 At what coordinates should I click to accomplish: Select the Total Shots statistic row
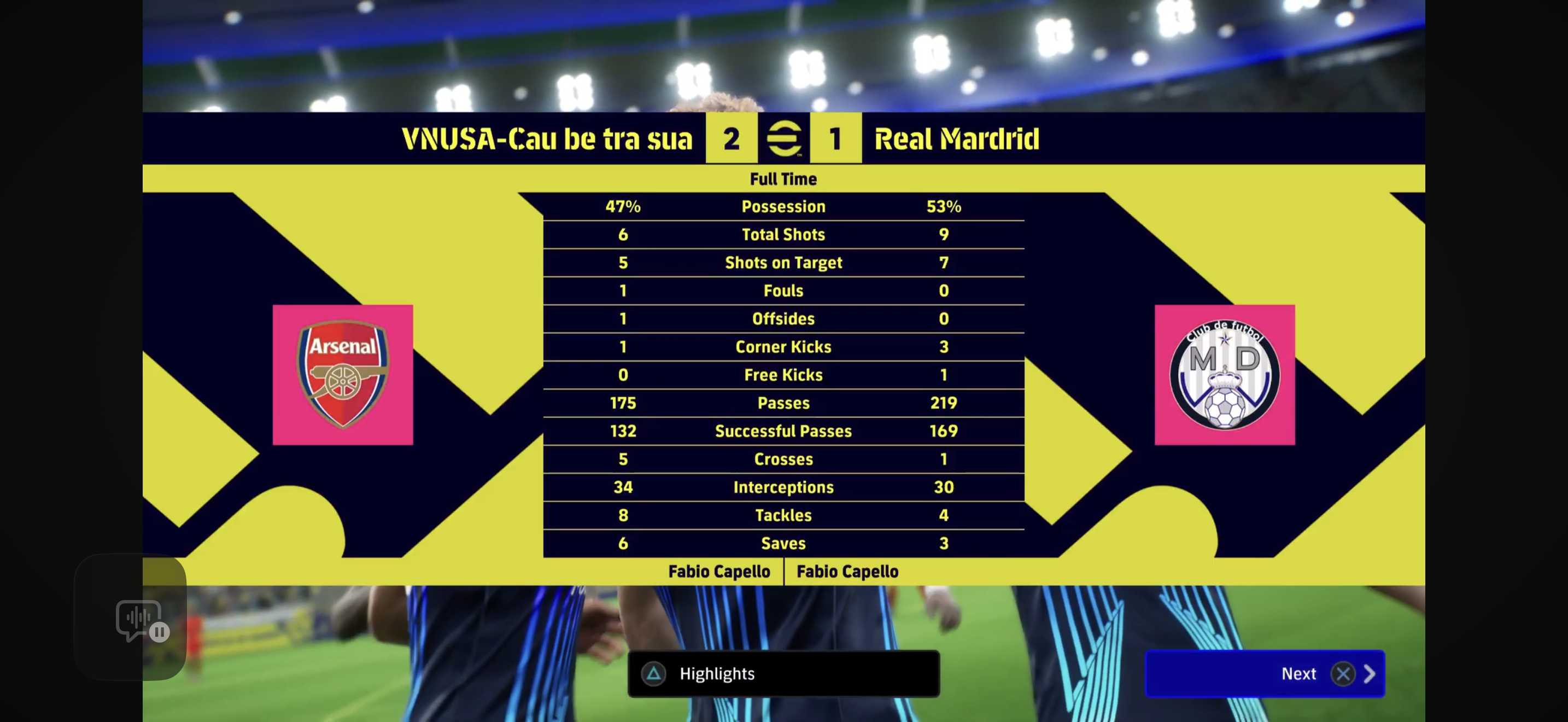pyautogui.click(x=784, y=234)
